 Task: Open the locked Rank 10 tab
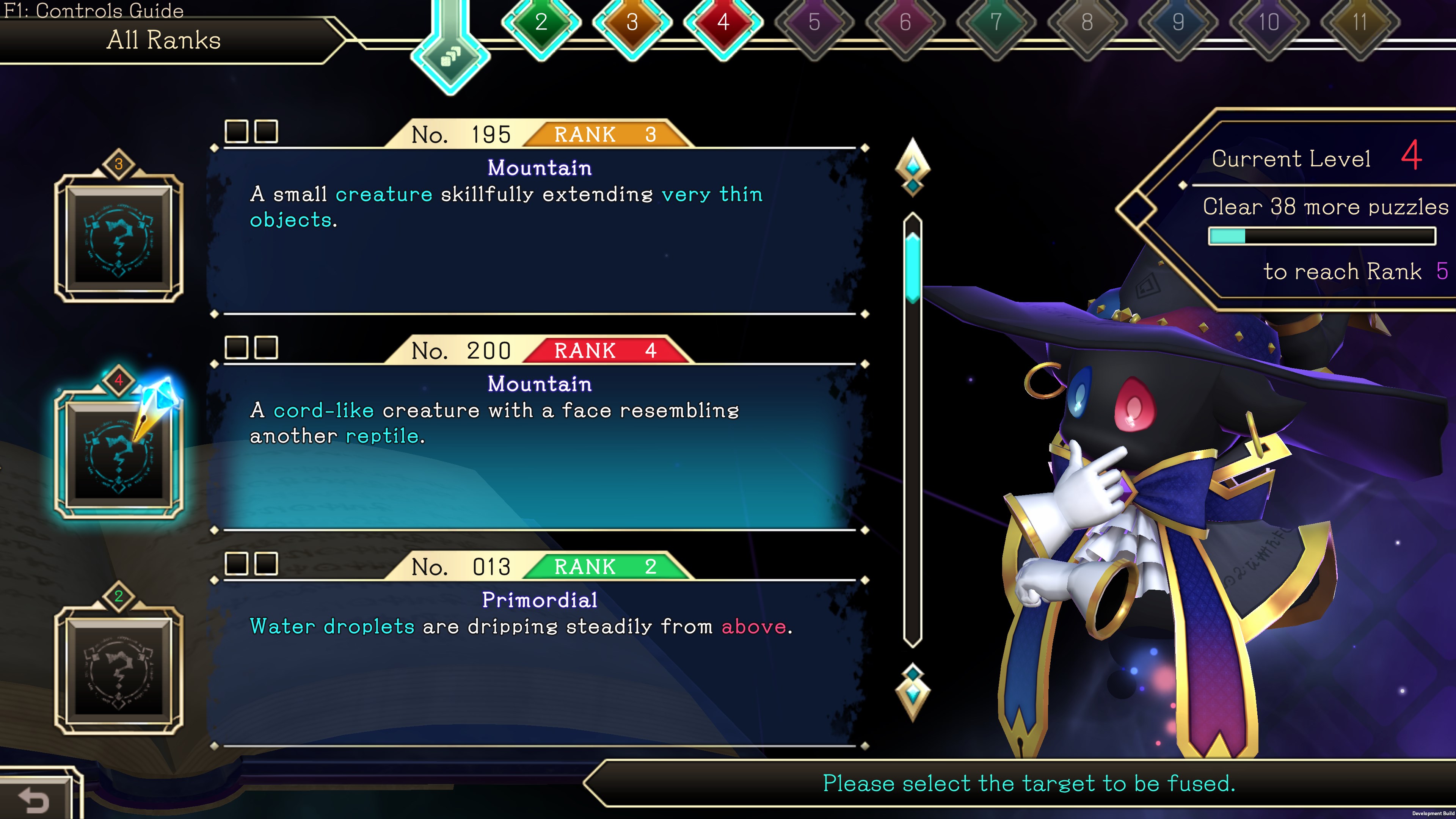tap(1269, 23)
